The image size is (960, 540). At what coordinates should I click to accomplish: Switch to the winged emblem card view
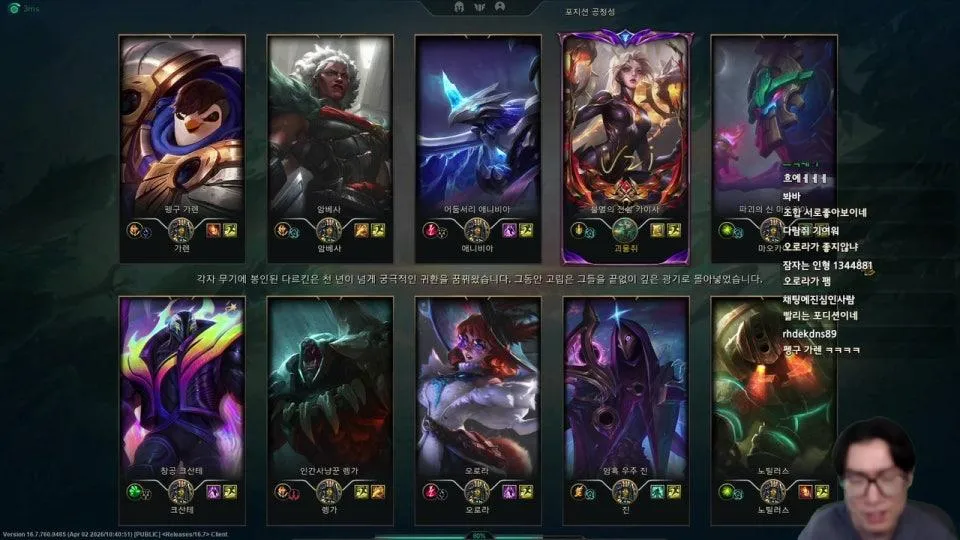(x=479, y=7)
